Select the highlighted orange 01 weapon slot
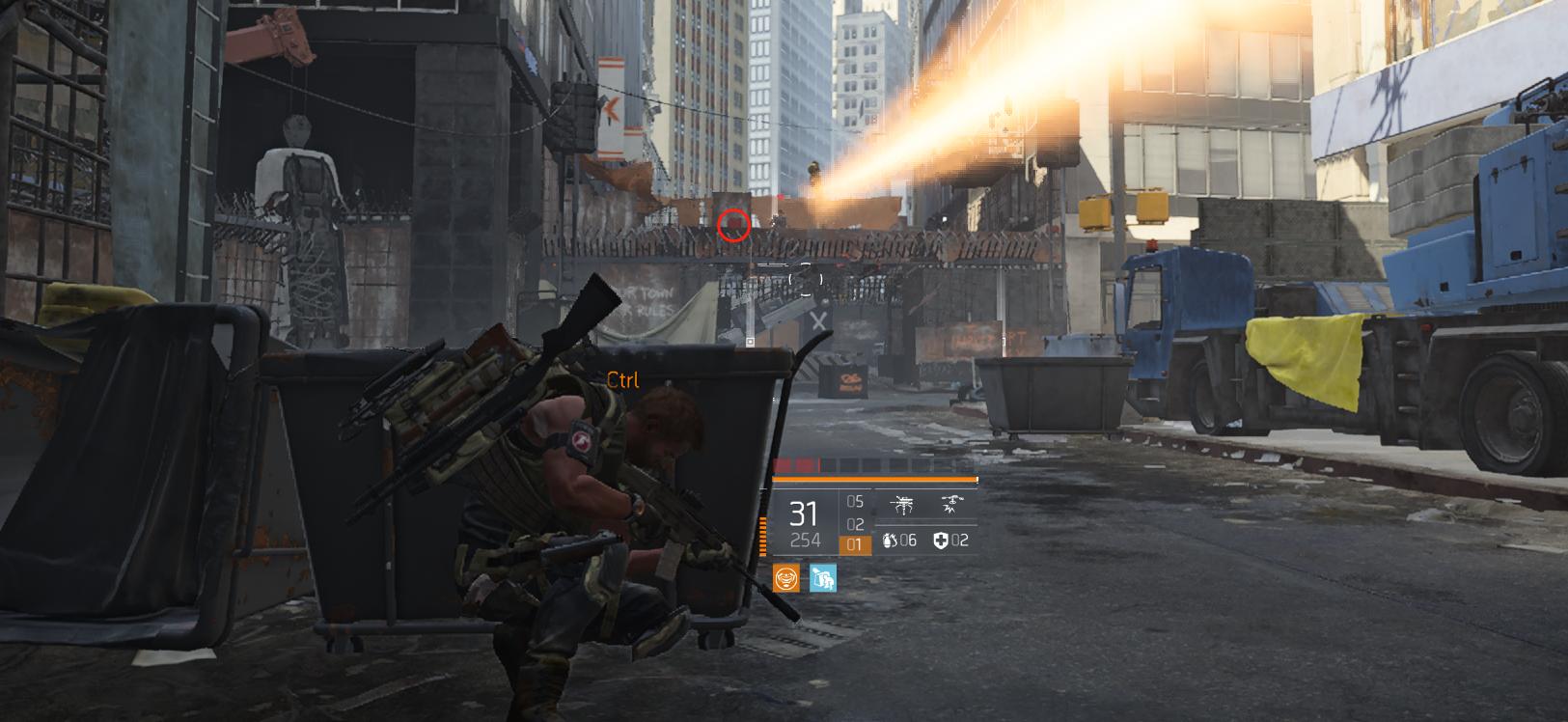This screenshot has height=722, width=1568. tap(854, 545)
